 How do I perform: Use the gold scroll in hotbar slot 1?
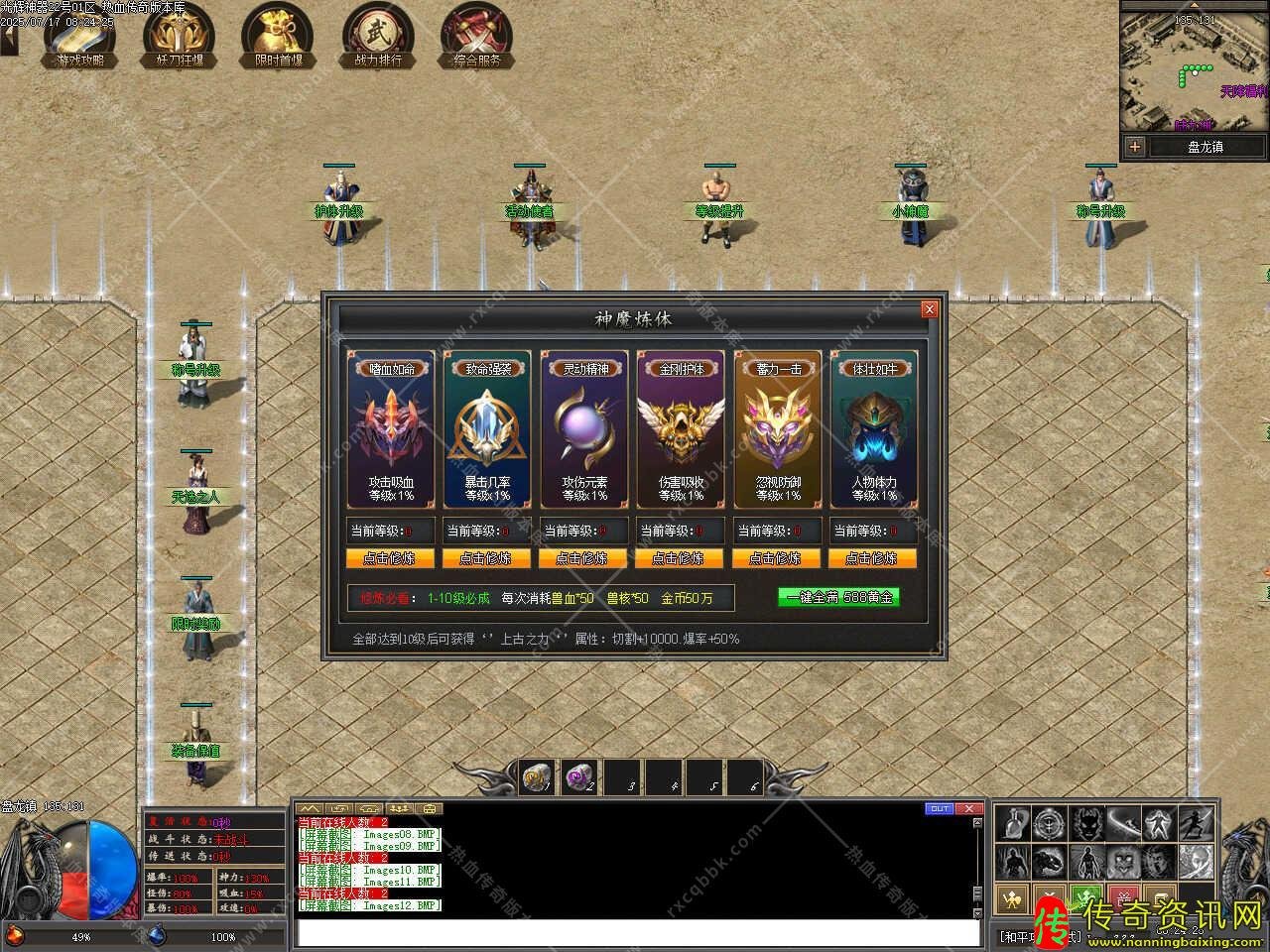click(x=538, y=778)
